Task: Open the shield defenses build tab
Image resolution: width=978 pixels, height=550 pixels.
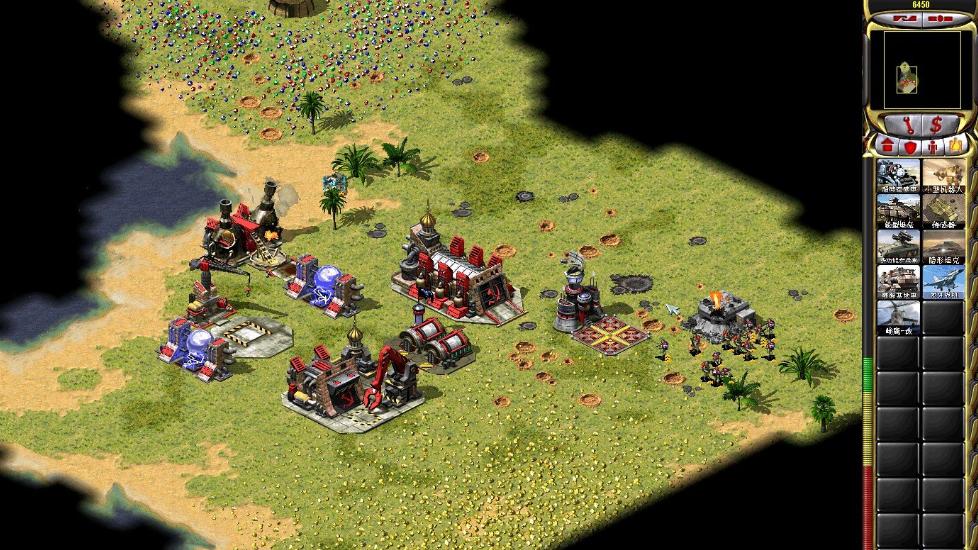Action: point(909,146)
